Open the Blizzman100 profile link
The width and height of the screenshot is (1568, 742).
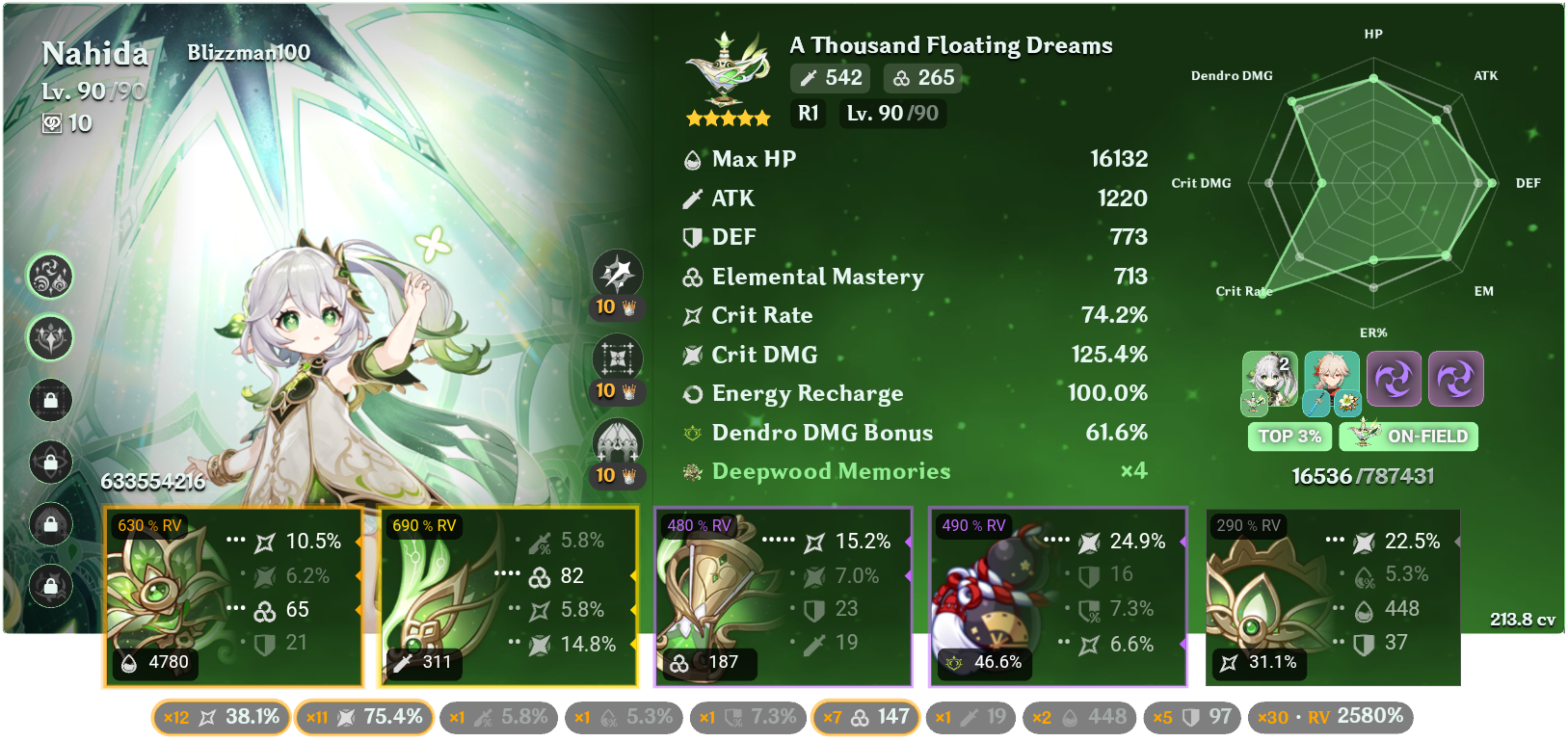[249, 53]
